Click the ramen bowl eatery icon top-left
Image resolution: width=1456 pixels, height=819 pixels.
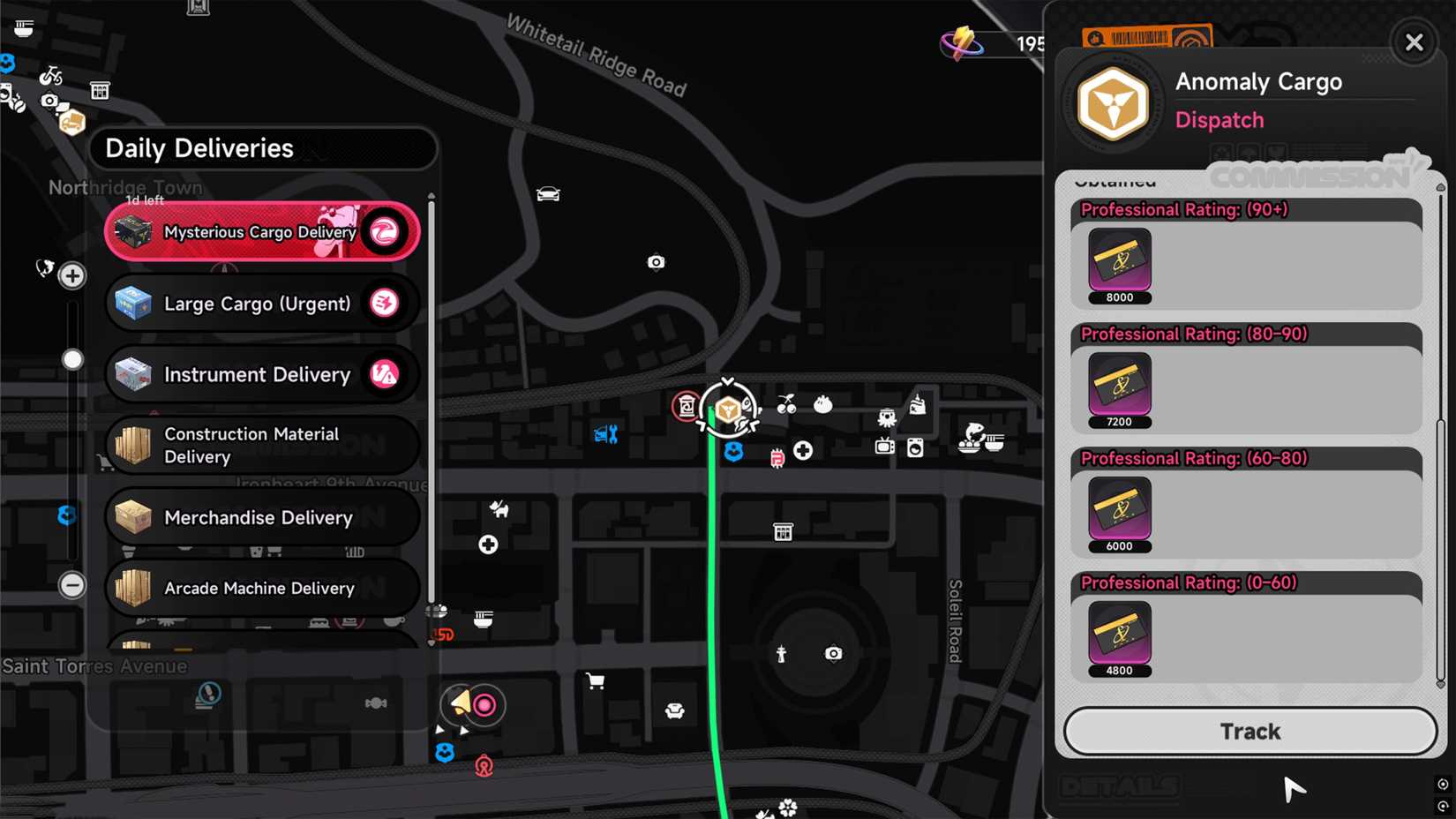tap(24, 27)
